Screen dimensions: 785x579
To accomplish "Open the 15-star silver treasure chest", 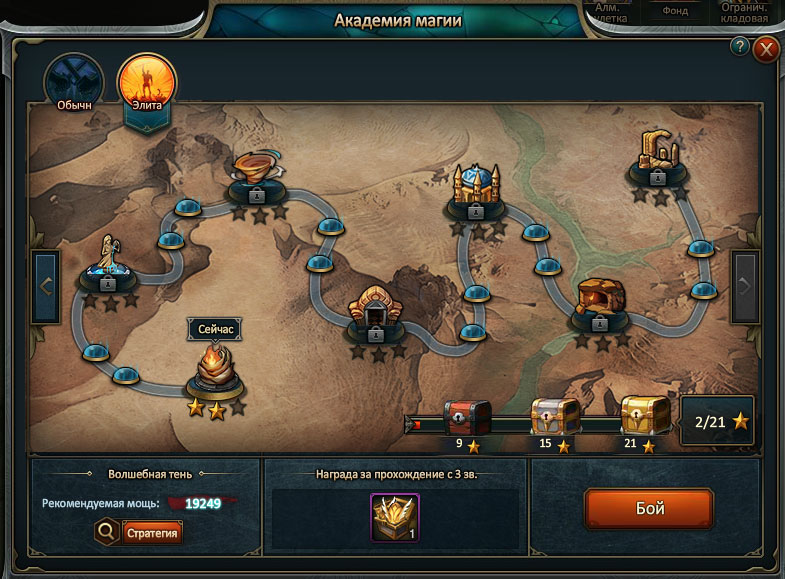I will pyautogui.click(x=554, y=416).
